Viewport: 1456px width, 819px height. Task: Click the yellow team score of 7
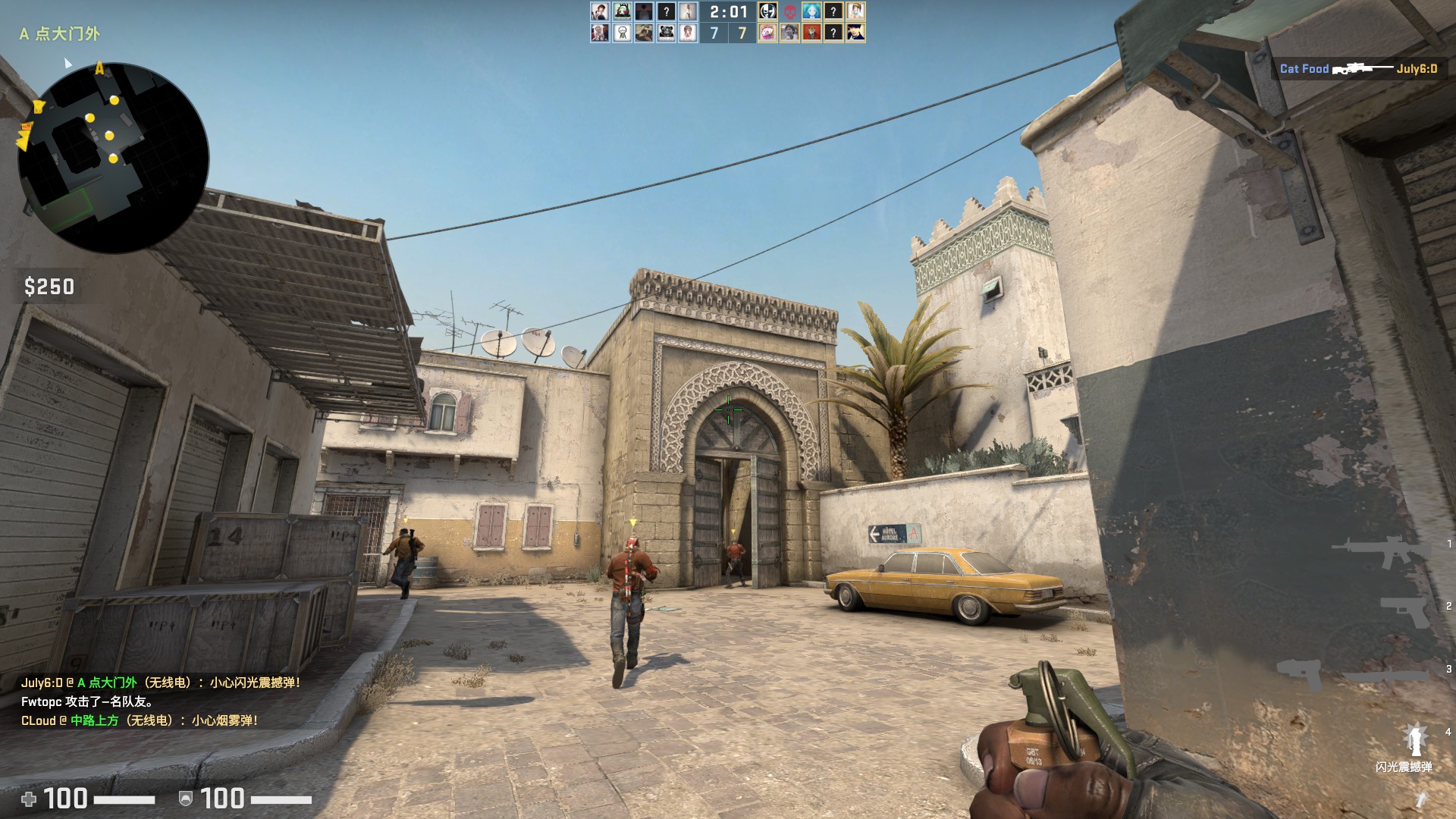tap(741, 34)
